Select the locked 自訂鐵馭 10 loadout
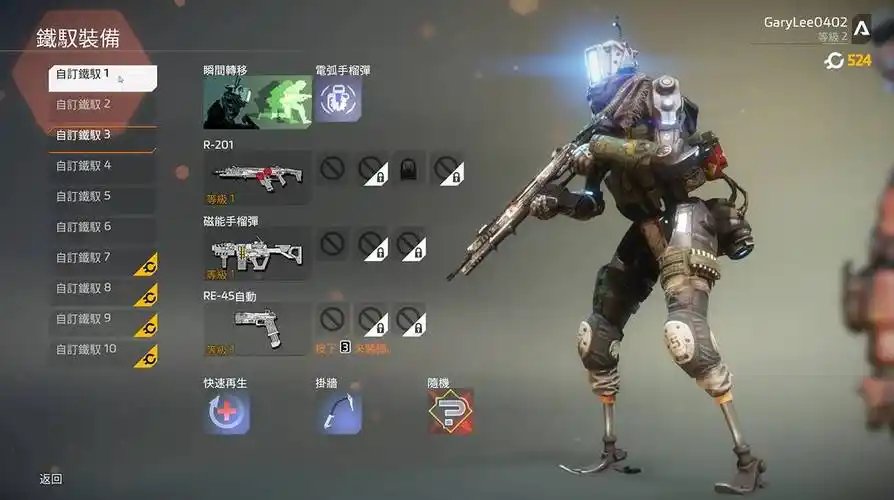Viewport: 894px width, 500px height. pos(102,350)
